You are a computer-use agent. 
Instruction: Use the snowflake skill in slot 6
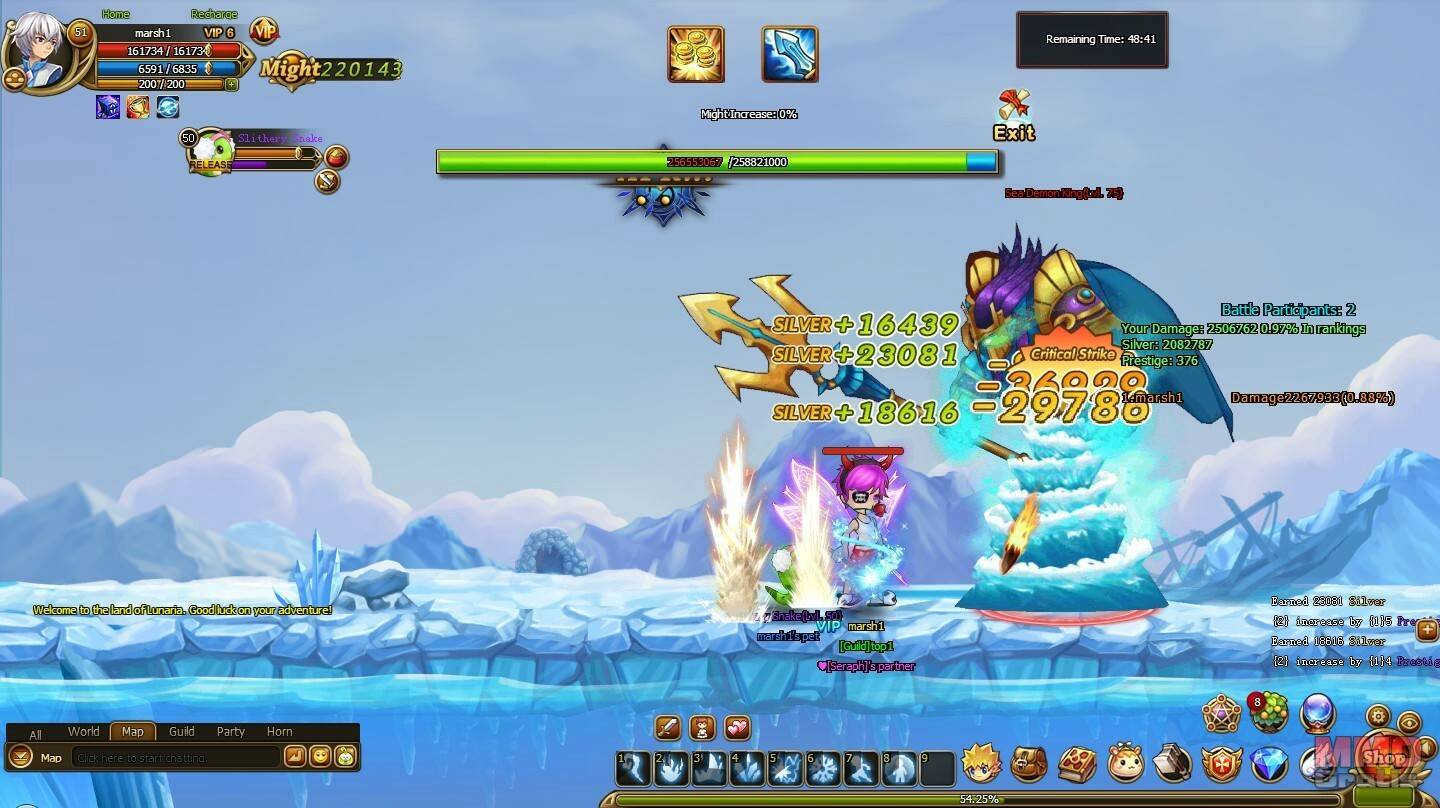824,769
